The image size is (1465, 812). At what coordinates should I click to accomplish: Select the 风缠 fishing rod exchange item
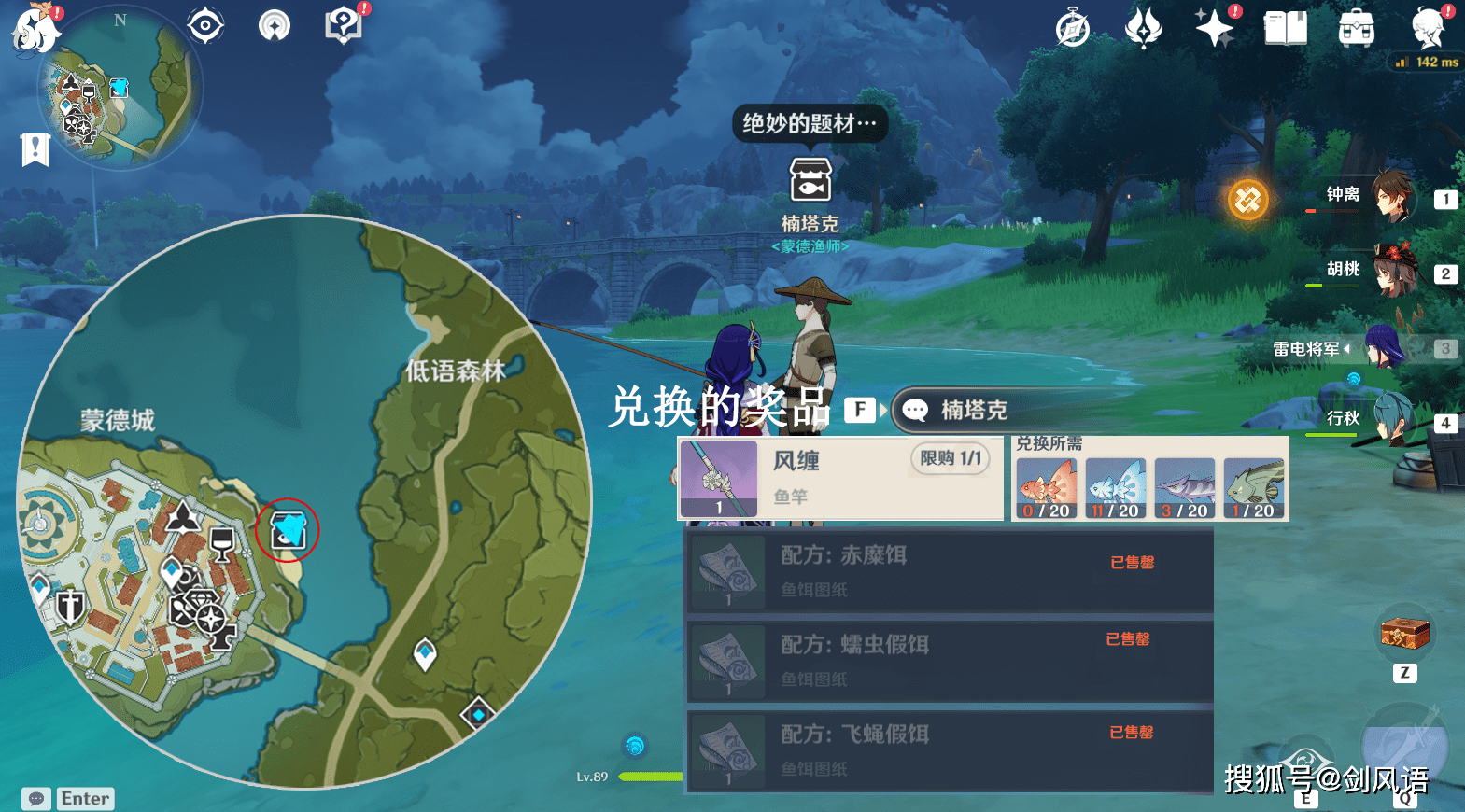[838, 478]
